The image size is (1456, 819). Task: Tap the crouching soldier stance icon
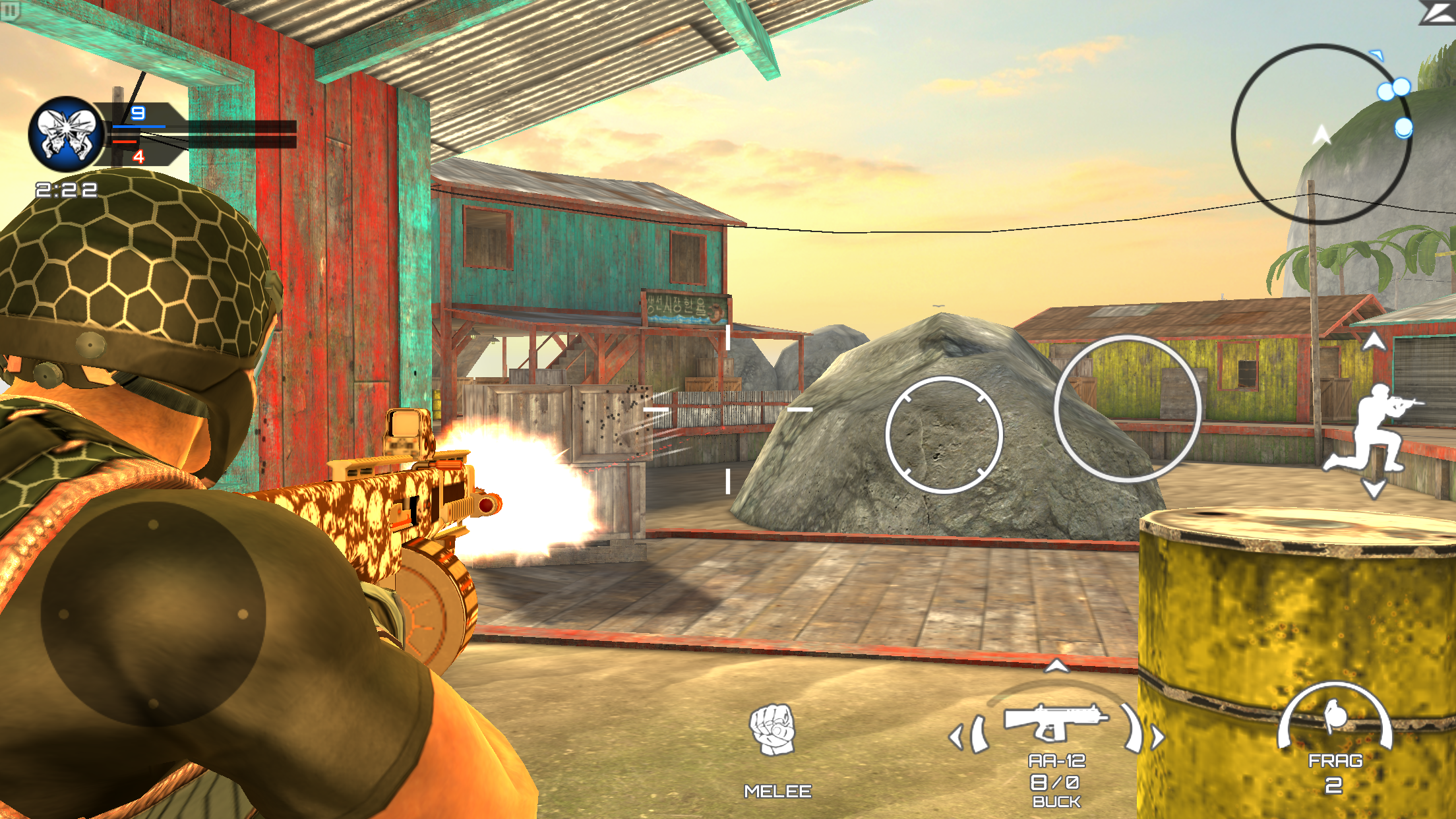tap(1372, 429)
